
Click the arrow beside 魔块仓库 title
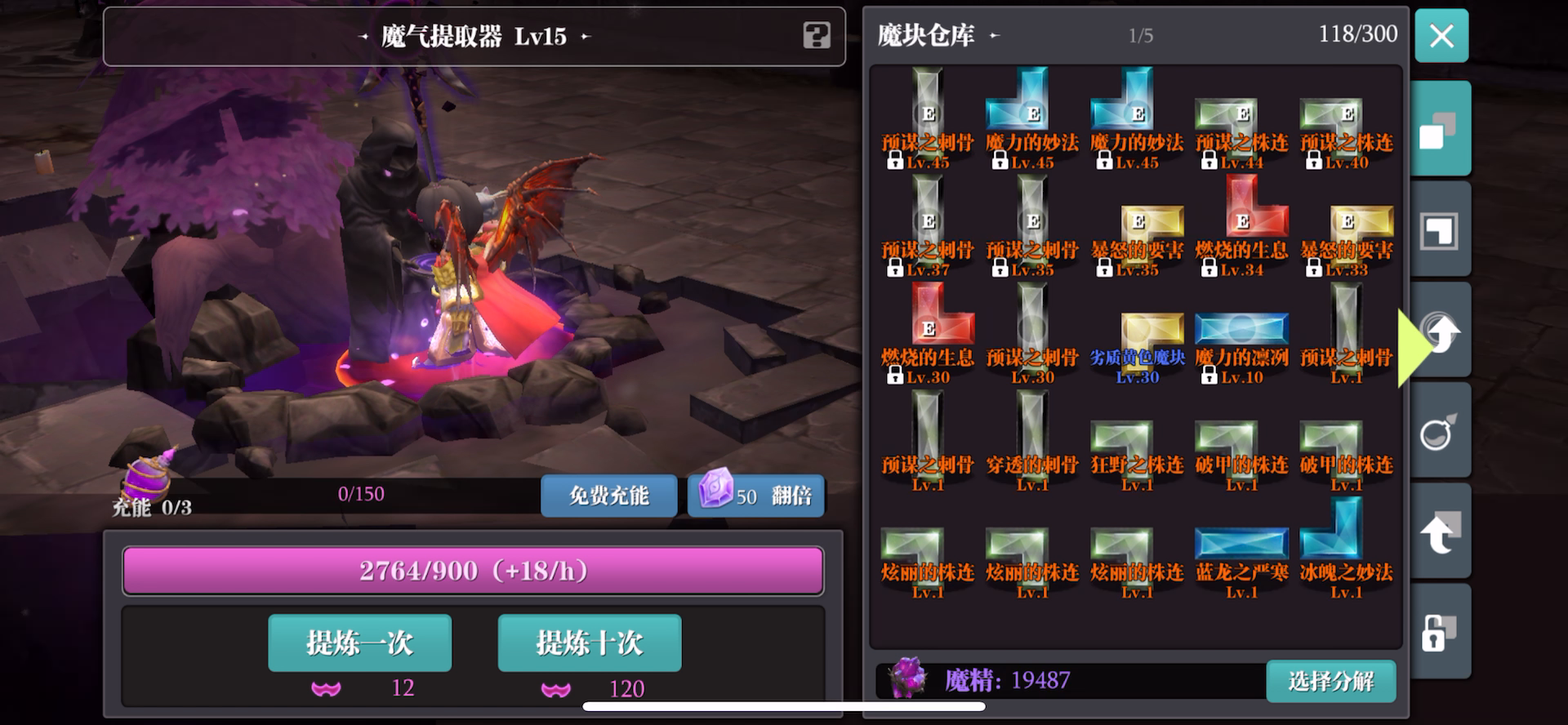click(x=993, y=37)
